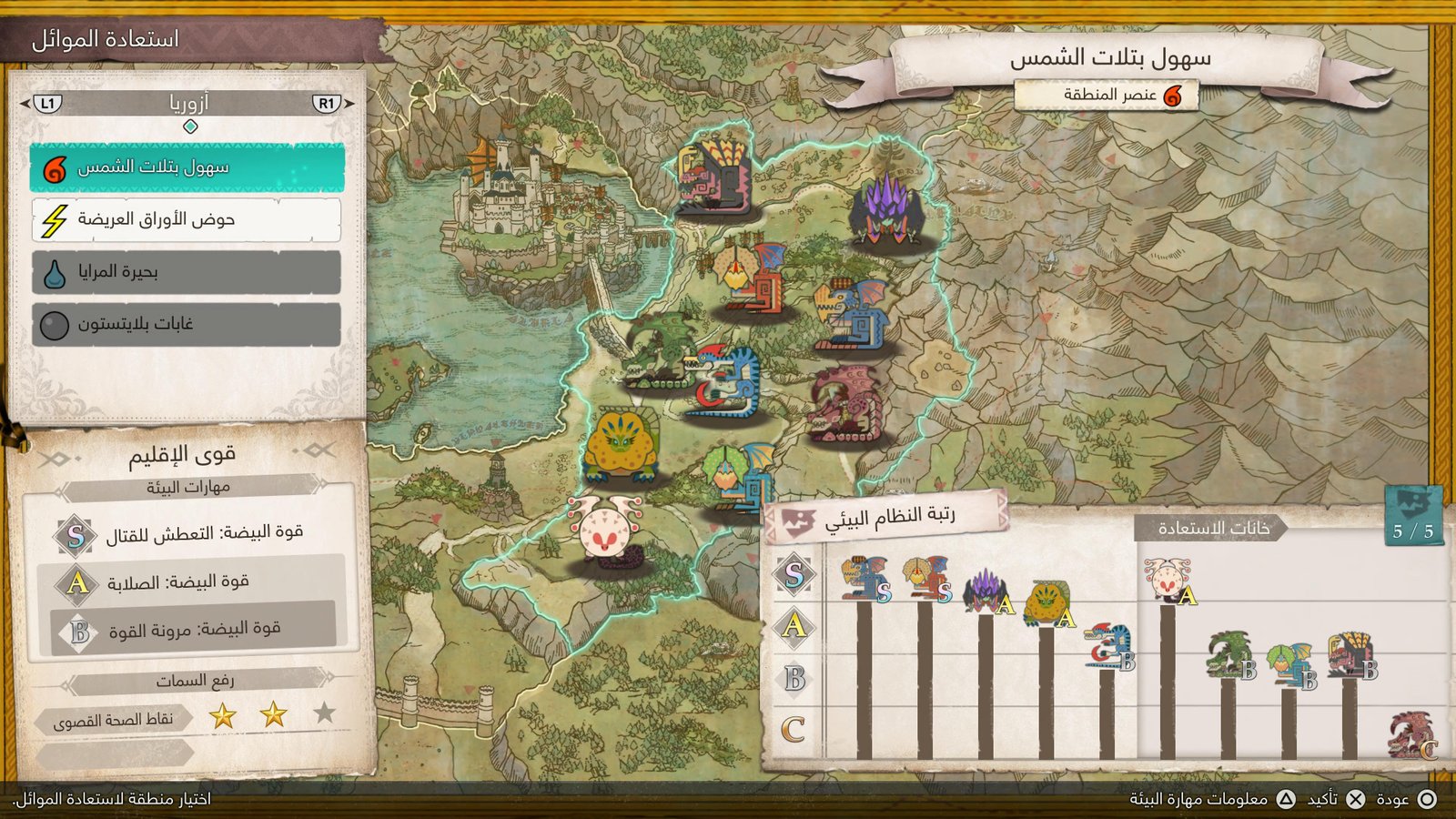Select the سهول بتلات الشمس region entry
Screen dimensions: 1456x819
(x=187, y=167)
